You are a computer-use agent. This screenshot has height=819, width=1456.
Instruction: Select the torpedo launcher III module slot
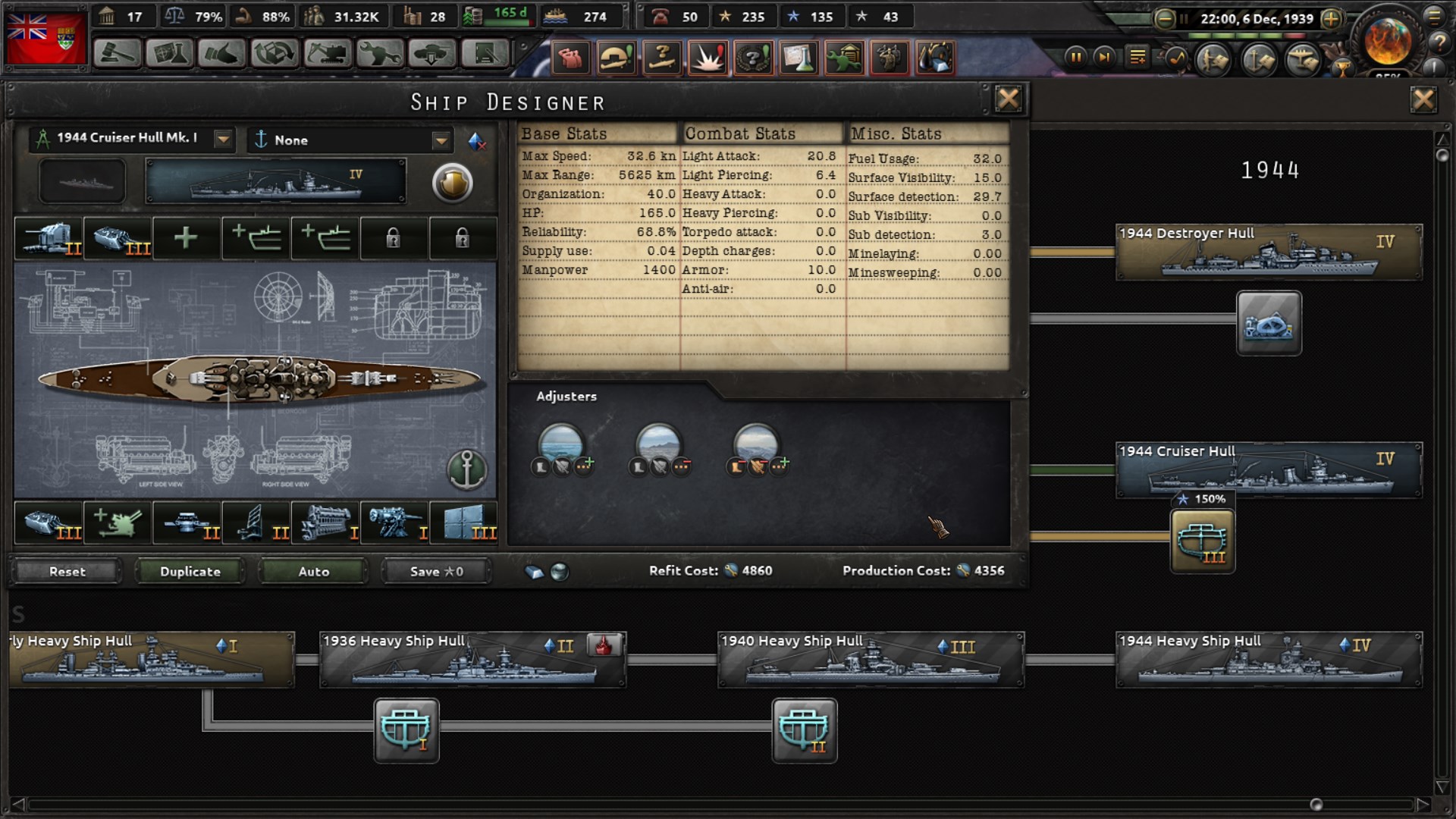[49, 523]
